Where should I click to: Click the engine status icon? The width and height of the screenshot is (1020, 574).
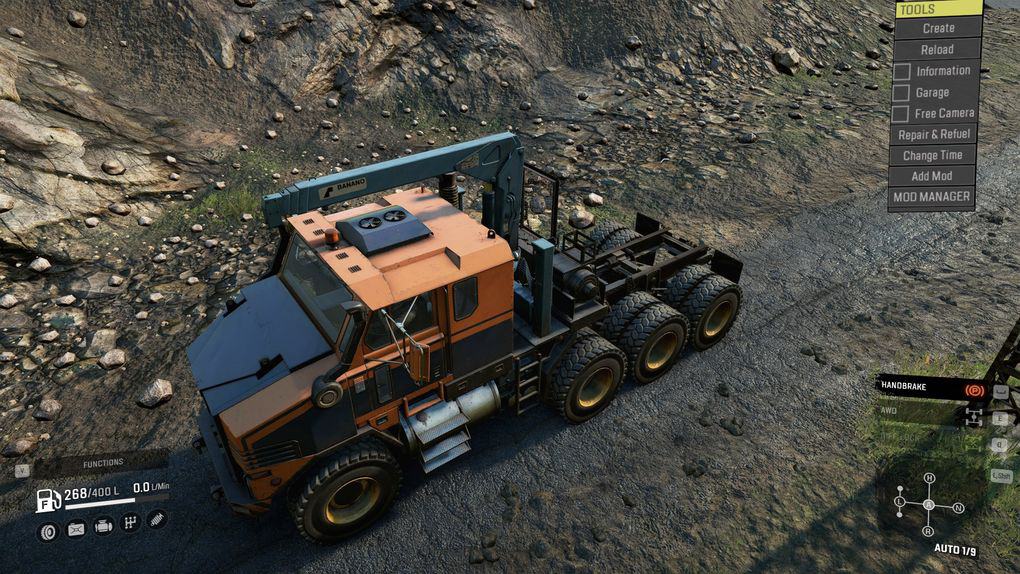click(x=103, y=524)
